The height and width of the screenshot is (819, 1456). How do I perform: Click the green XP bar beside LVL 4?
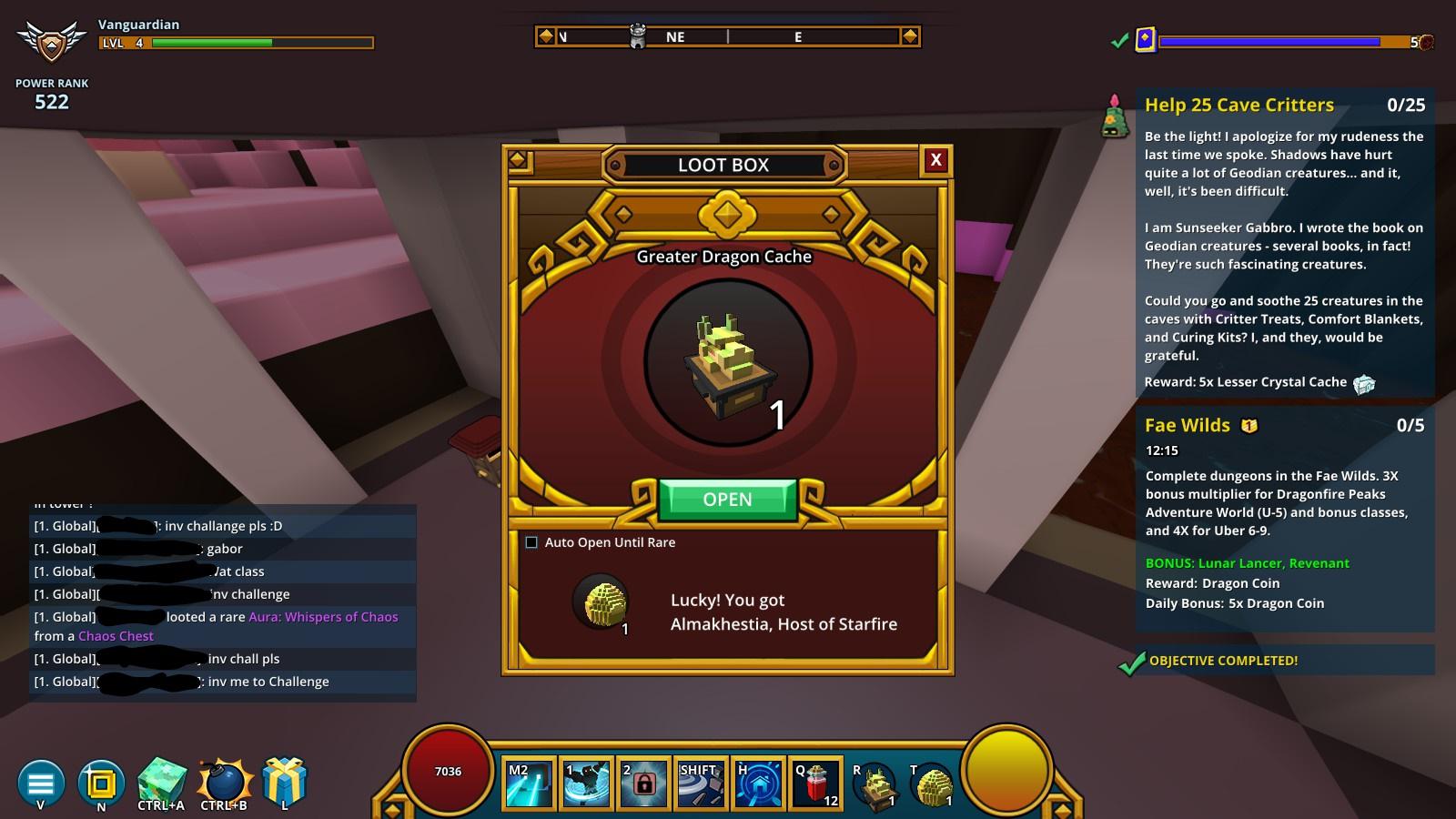(209, 41)
